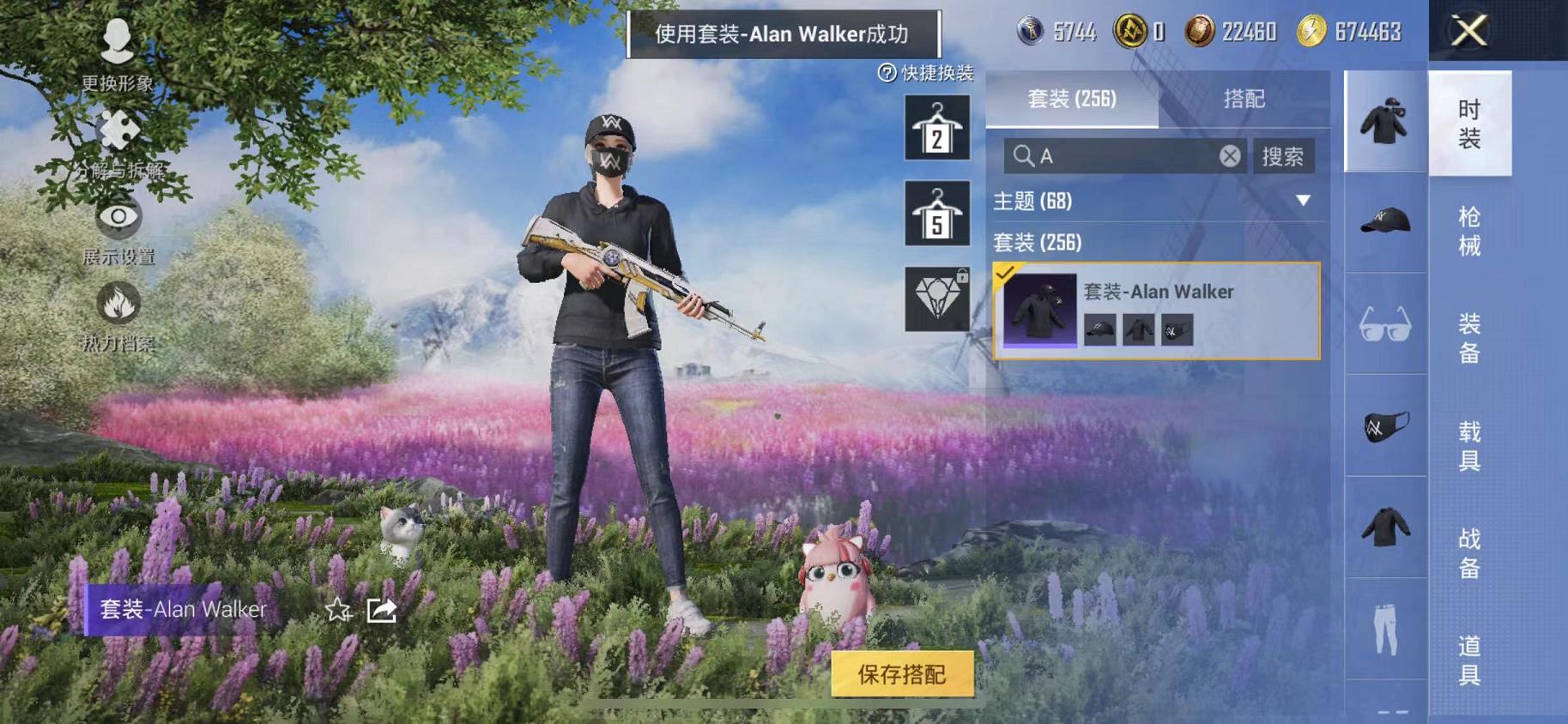Favorite the Alan Walker set with star

(338, 611)
